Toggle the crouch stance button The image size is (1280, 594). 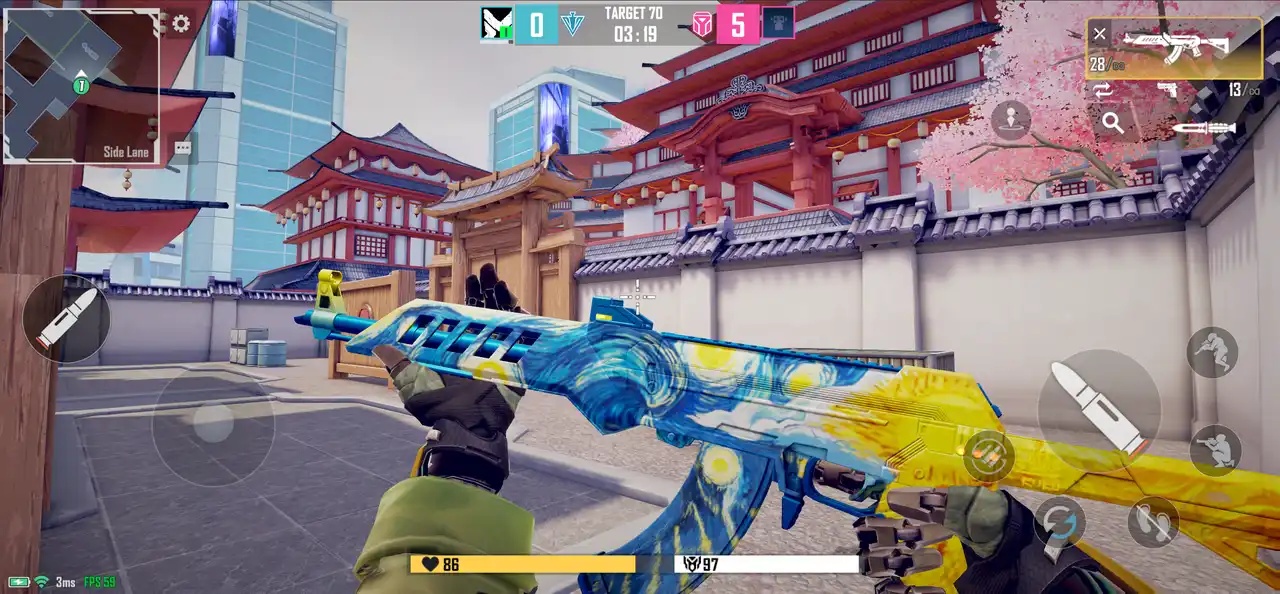(x=1215, y=450)
